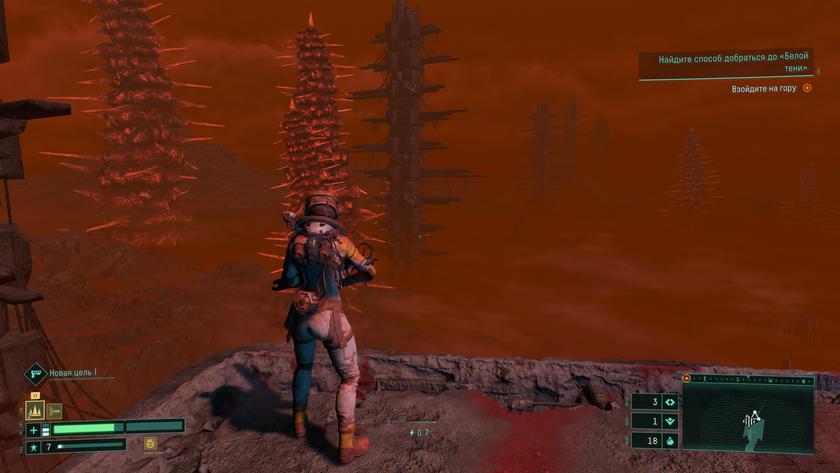Click the plus health icon

[34, 429]
